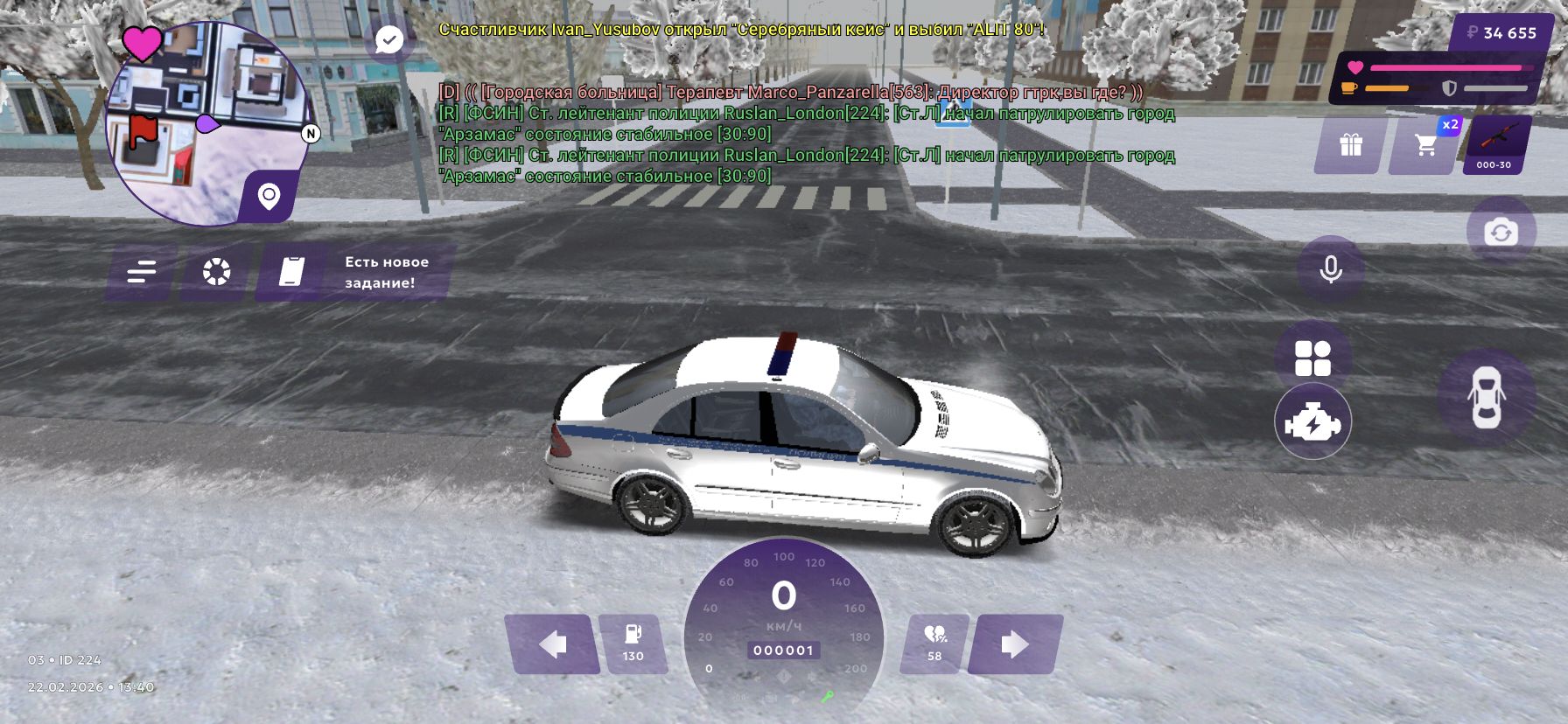Open the new task phone notification

pos(354,273)
